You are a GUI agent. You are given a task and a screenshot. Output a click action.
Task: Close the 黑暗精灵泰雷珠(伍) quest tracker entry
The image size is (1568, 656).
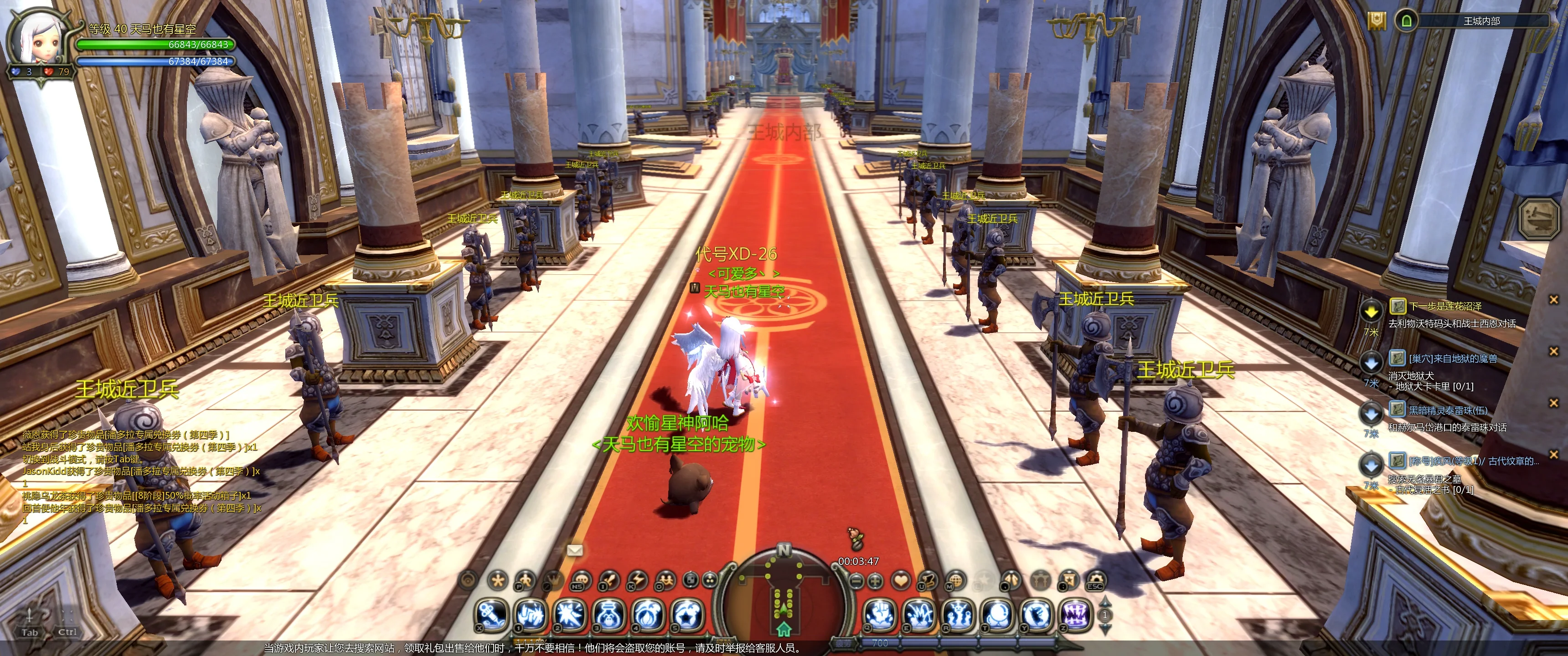[x=1553, y=403]
